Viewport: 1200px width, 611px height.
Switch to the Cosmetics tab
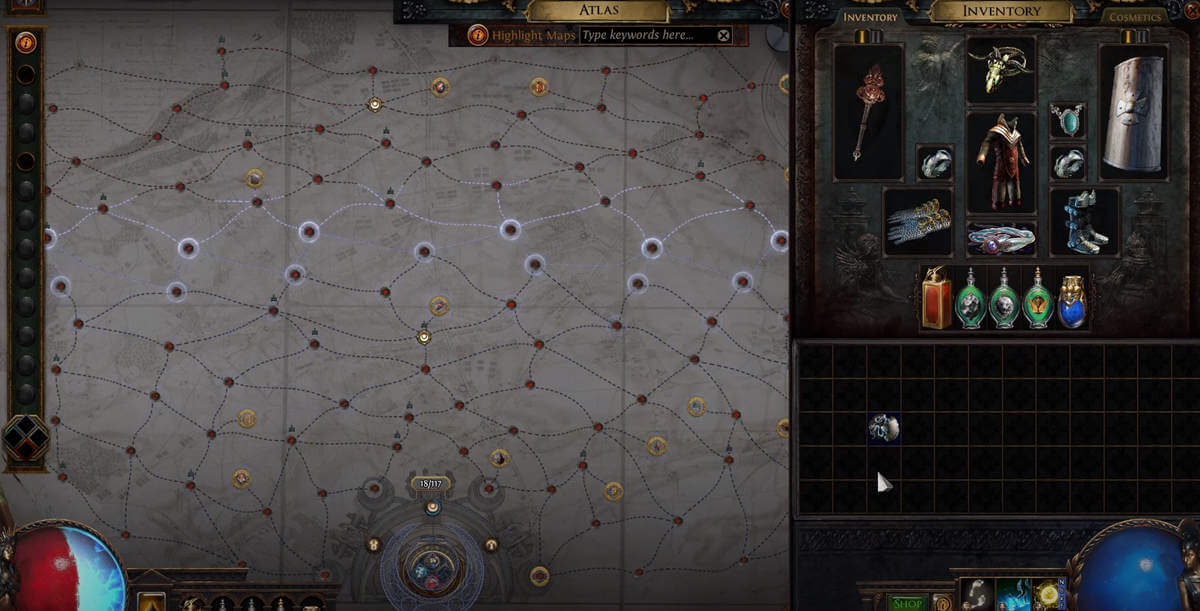pyautogui.click(x=1134, y=17)
